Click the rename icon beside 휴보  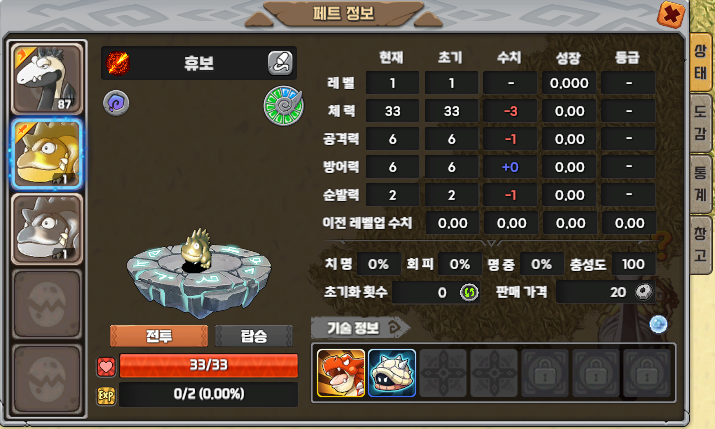click(280, 62)
